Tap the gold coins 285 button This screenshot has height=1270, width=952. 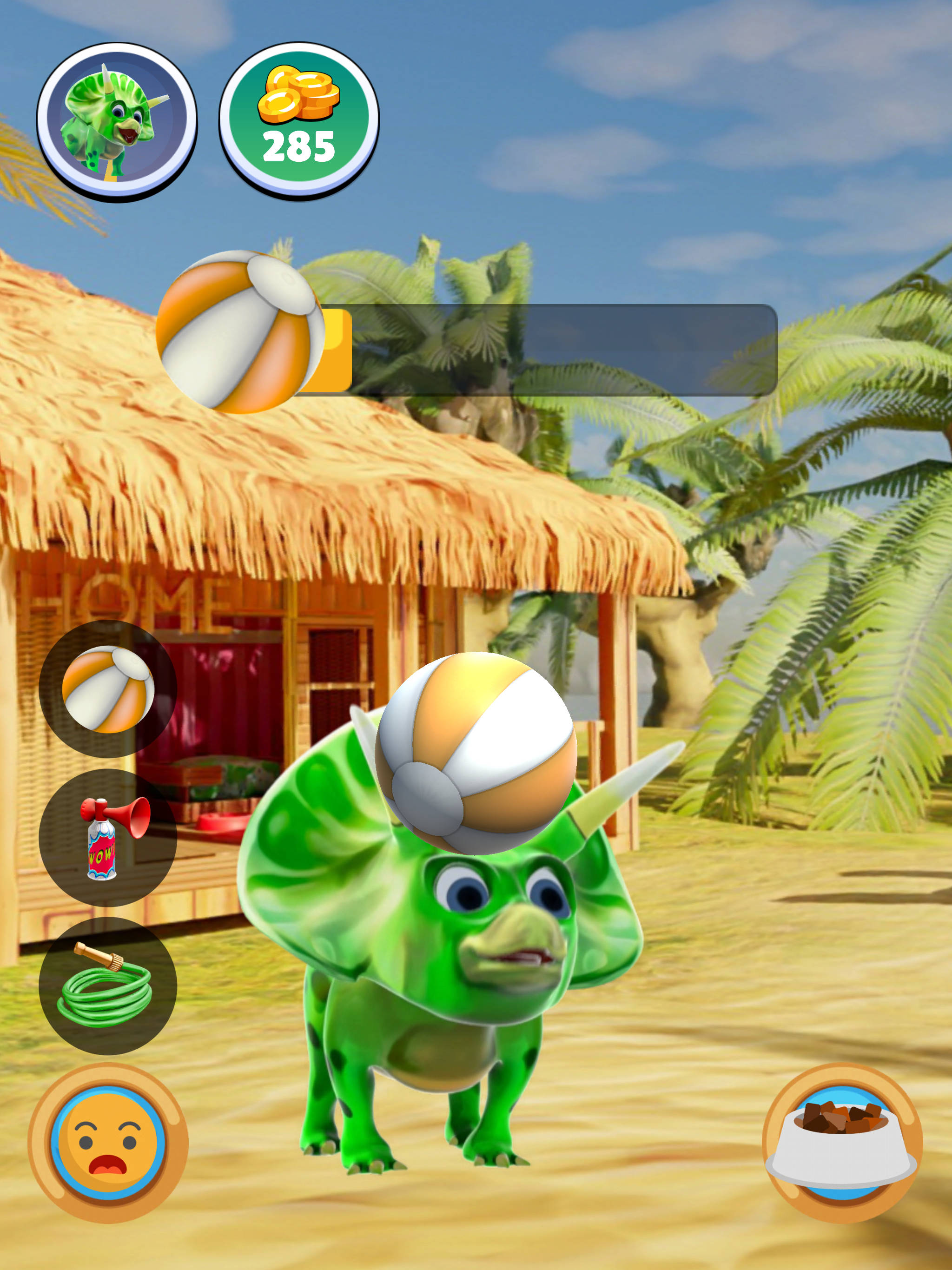tap(298, 121)
